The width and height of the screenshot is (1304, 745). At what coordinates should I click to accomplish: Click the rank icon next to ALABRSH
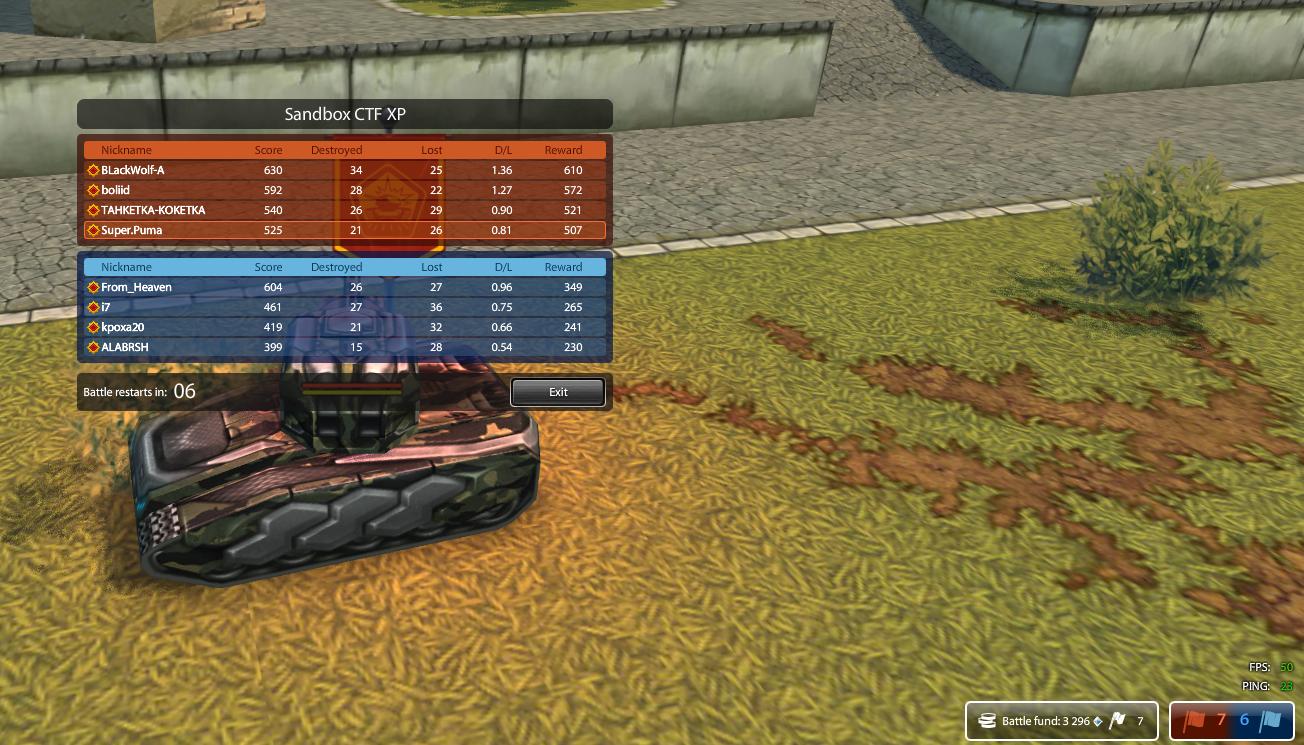tap(92, 347)
